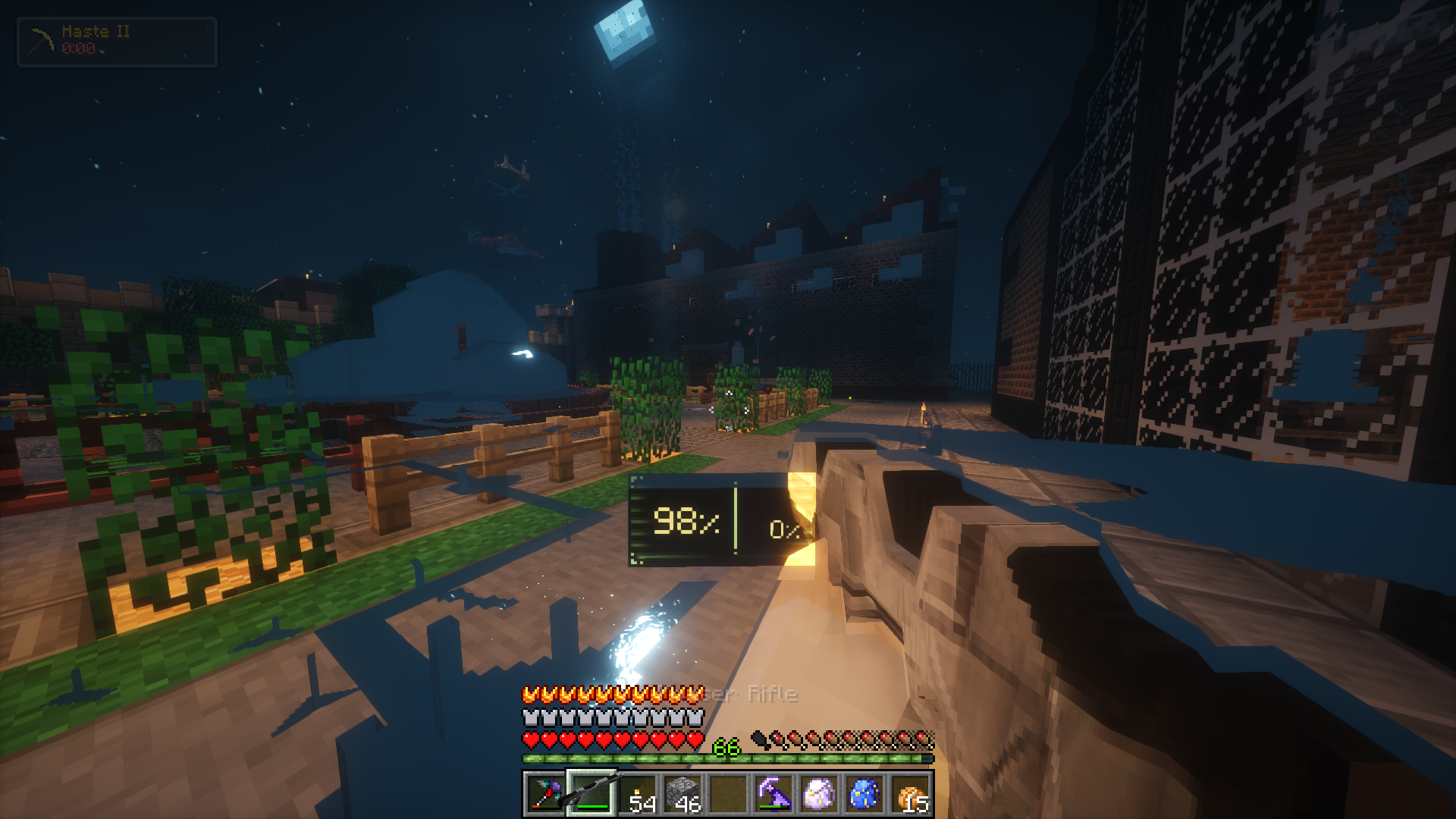1456x819 pixels.
Task: Select the white backpack slot
Action: [819, 794]
